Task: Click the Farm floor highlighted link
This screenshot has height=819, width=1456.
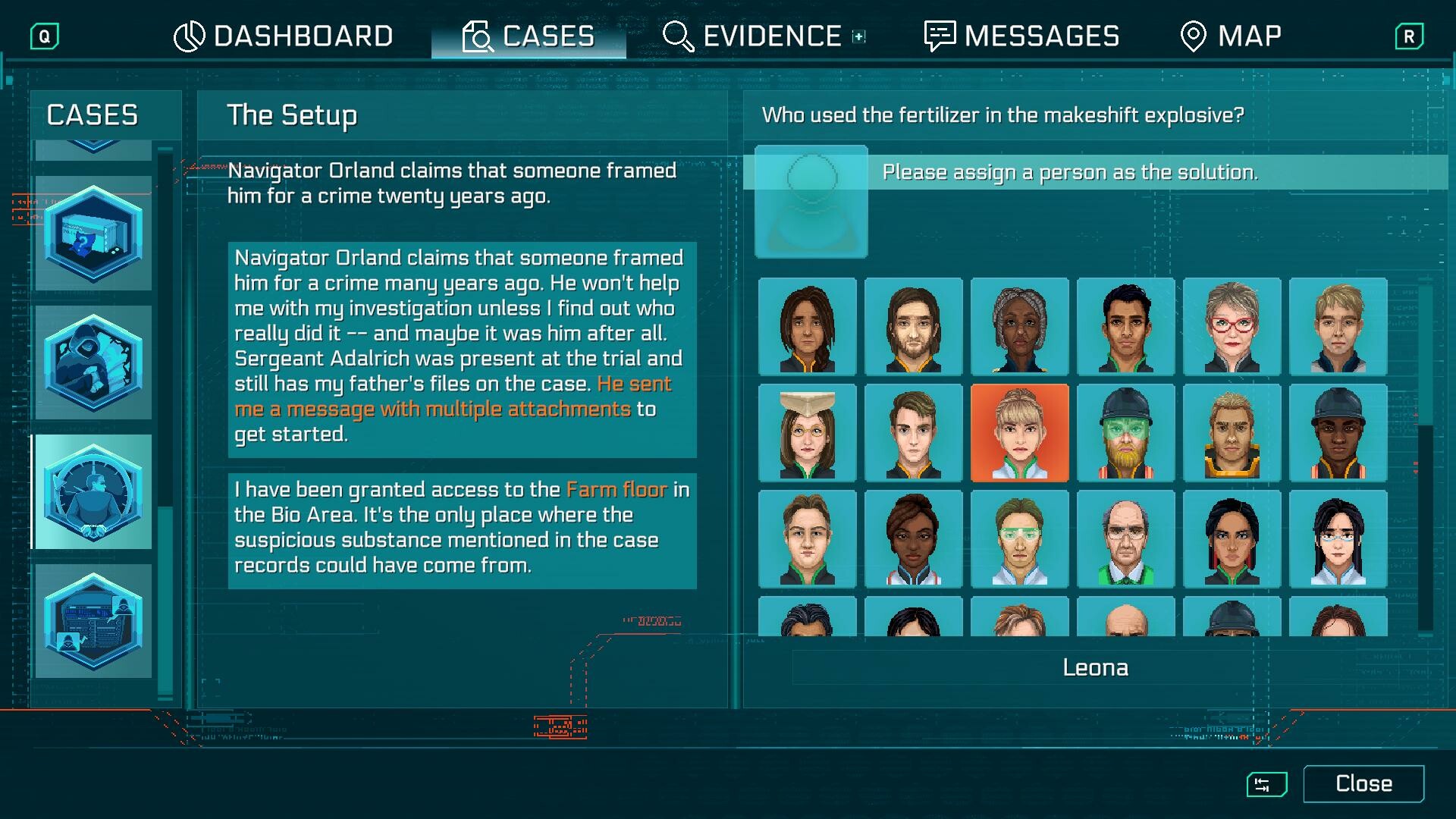Action: coord(616,490)
